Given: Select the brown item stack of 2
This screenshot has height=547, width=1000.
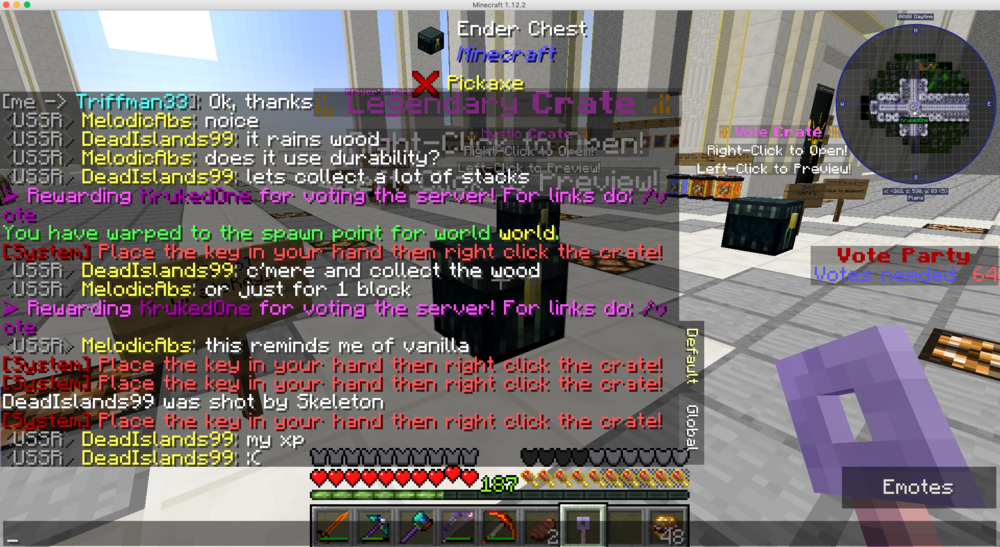Looking at the screenshot, I should tap(540, 526).
